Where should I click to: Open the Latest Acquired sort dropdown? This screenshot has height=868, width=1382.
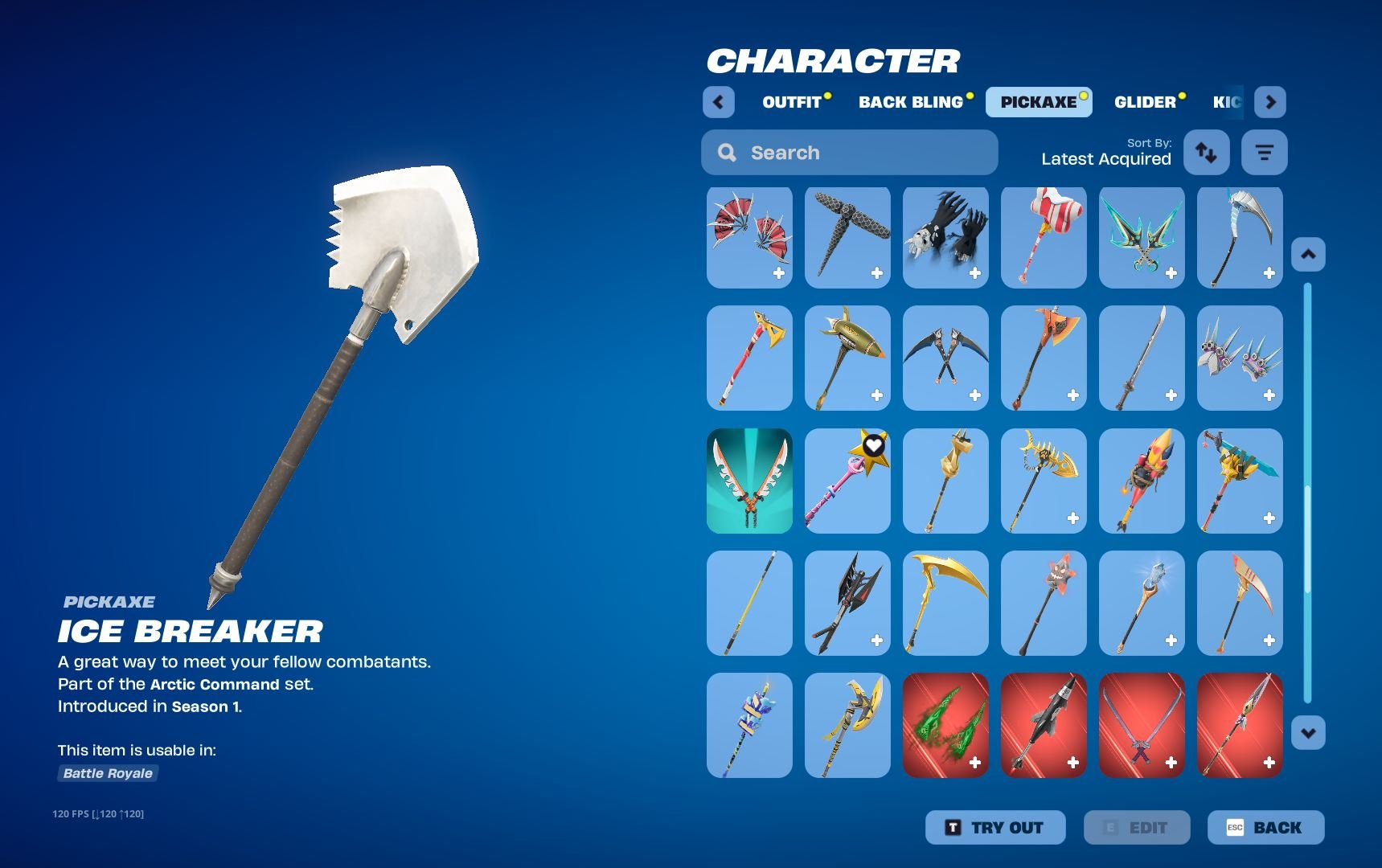coord(1105,158)
